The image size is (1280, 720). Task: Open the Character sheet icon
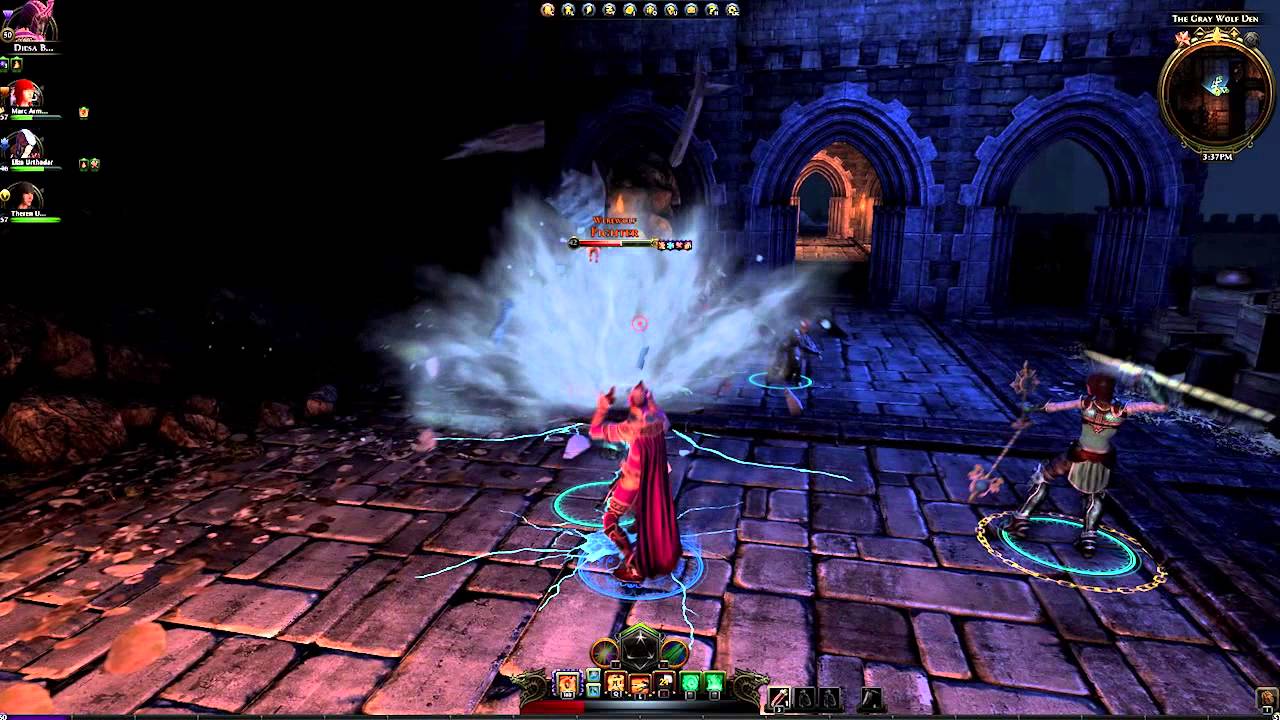pyautogui.click(x=546, y=8)
